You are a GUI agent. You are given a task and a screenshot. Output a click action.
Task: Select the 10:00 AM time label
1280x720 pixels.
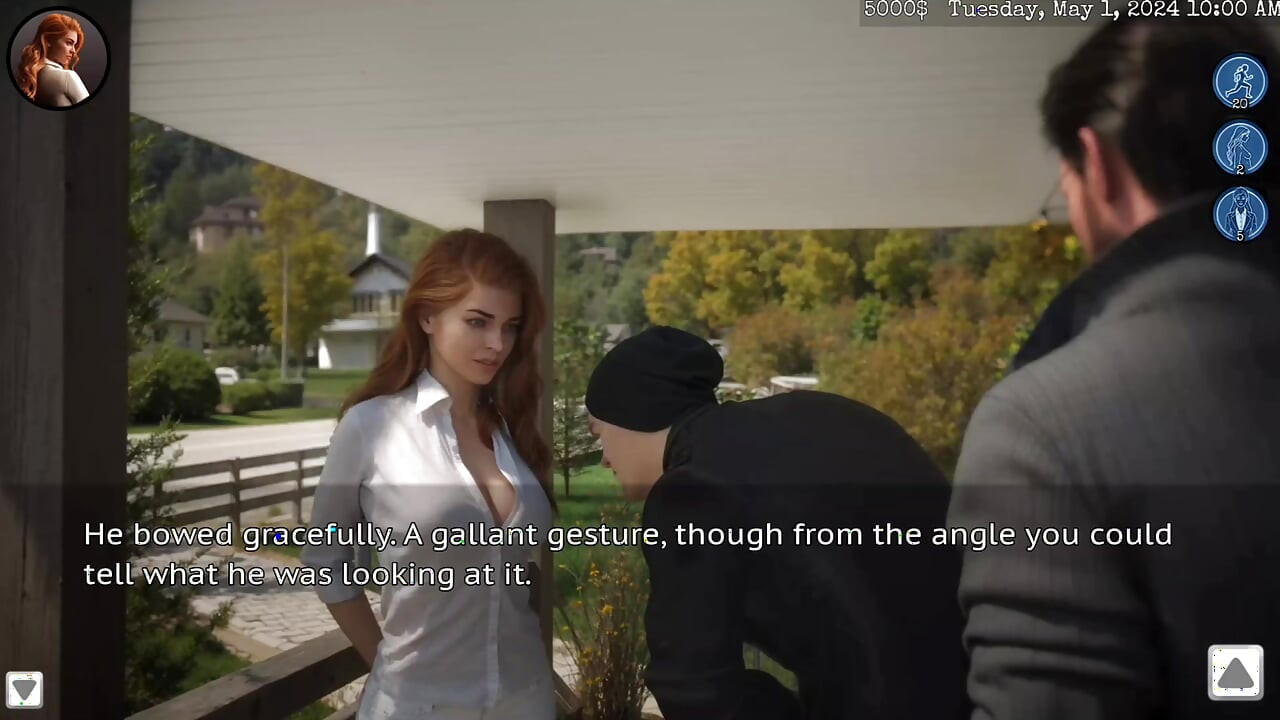[1230, 10]
